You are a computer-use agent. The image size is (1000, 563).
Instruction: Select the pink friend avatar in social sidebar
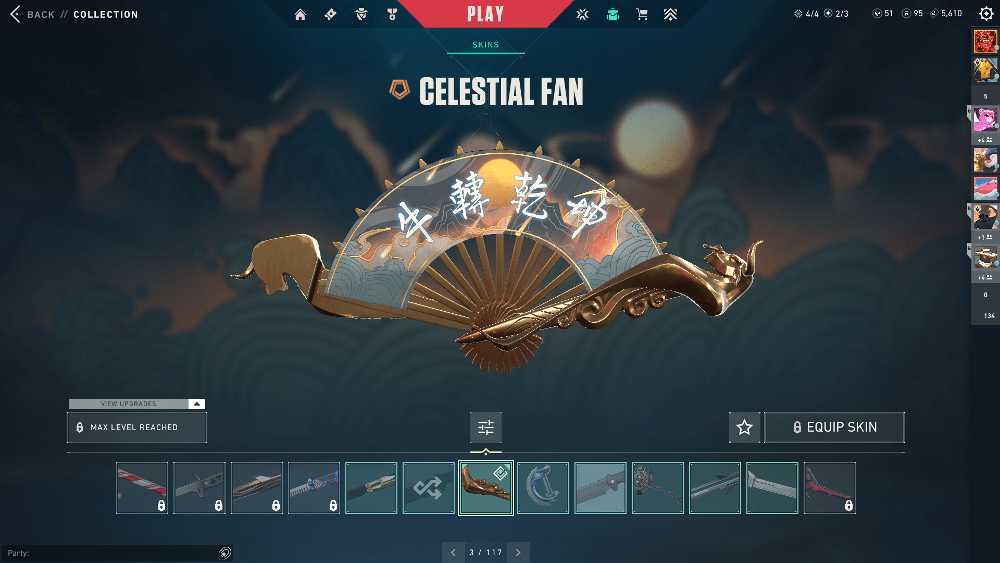985,118
